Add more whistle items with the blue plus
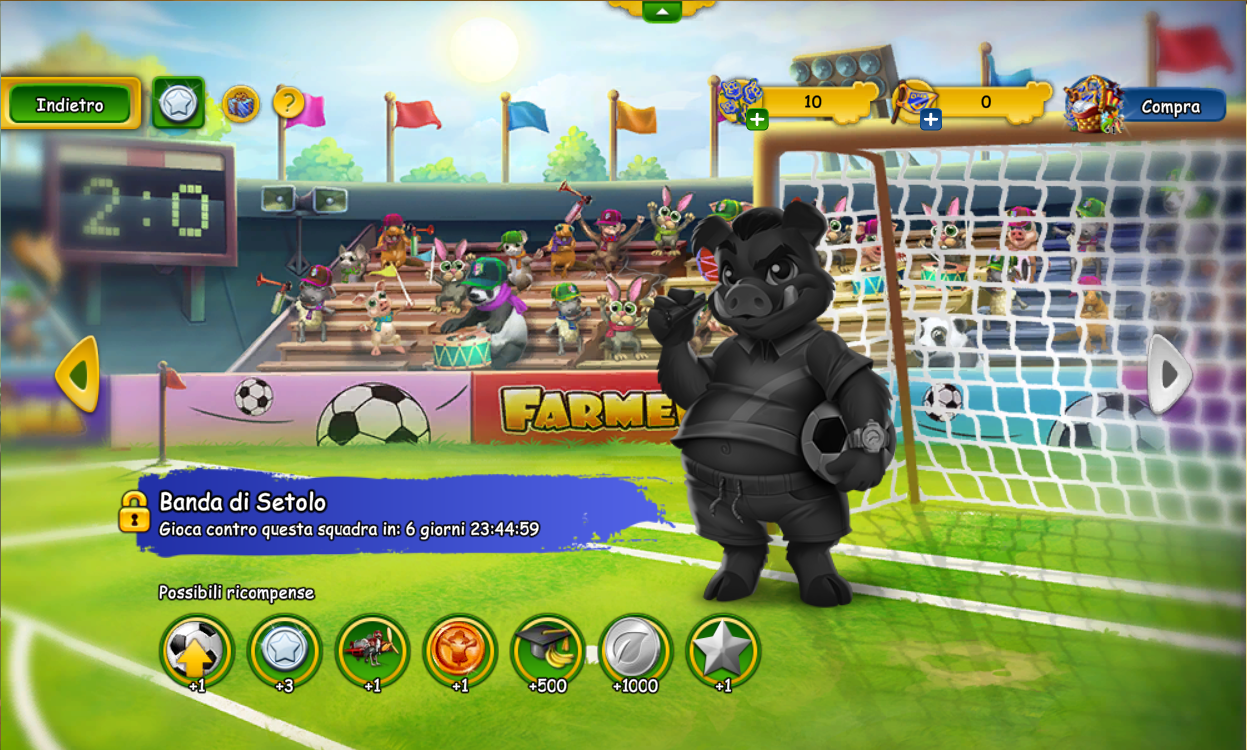This screenshot has height=750, width=1247. tap(930, 120)
